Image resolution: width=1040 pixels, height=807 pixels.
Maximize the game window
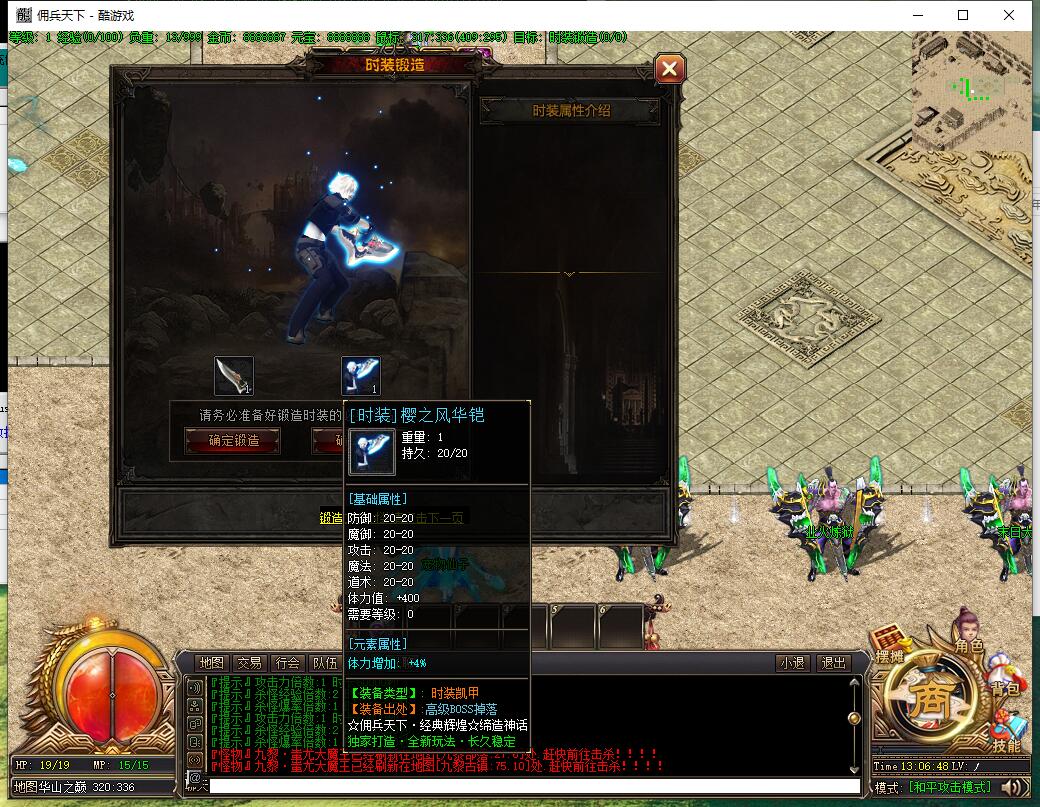tap(963, 15)
